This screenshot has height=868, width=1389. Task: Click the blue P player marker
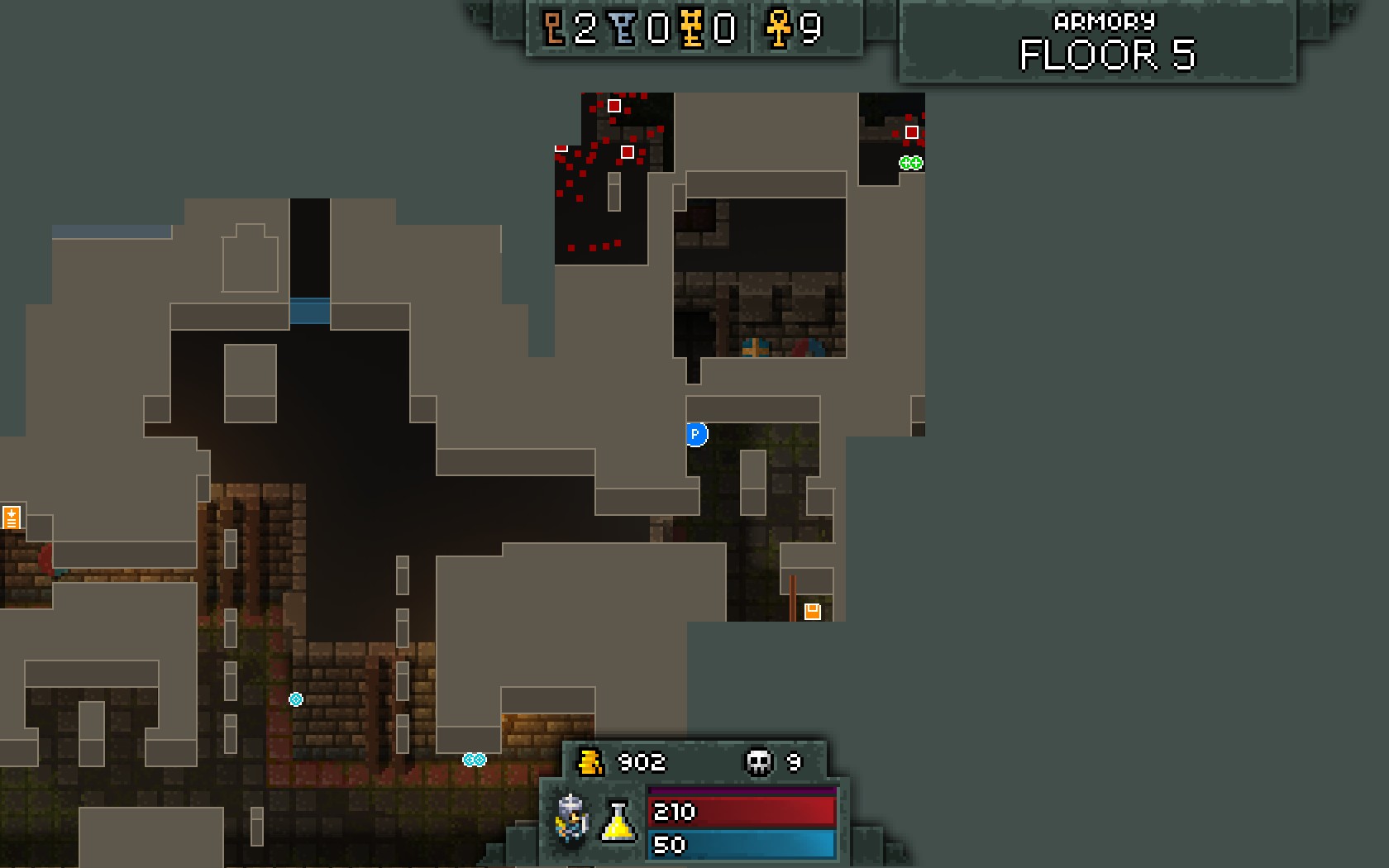pos(696,434)
